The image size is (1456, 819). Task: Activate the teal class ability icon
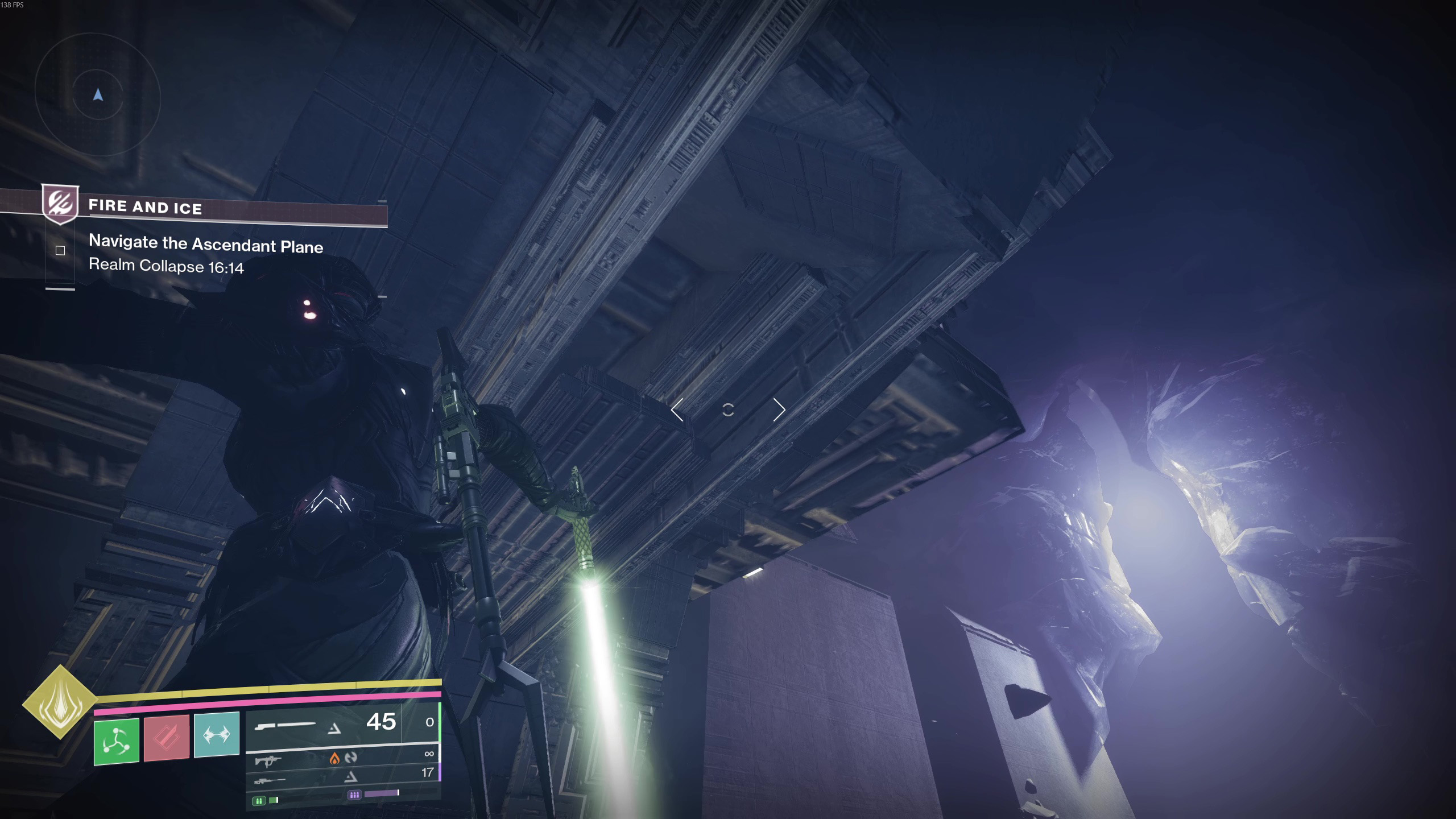217,734
